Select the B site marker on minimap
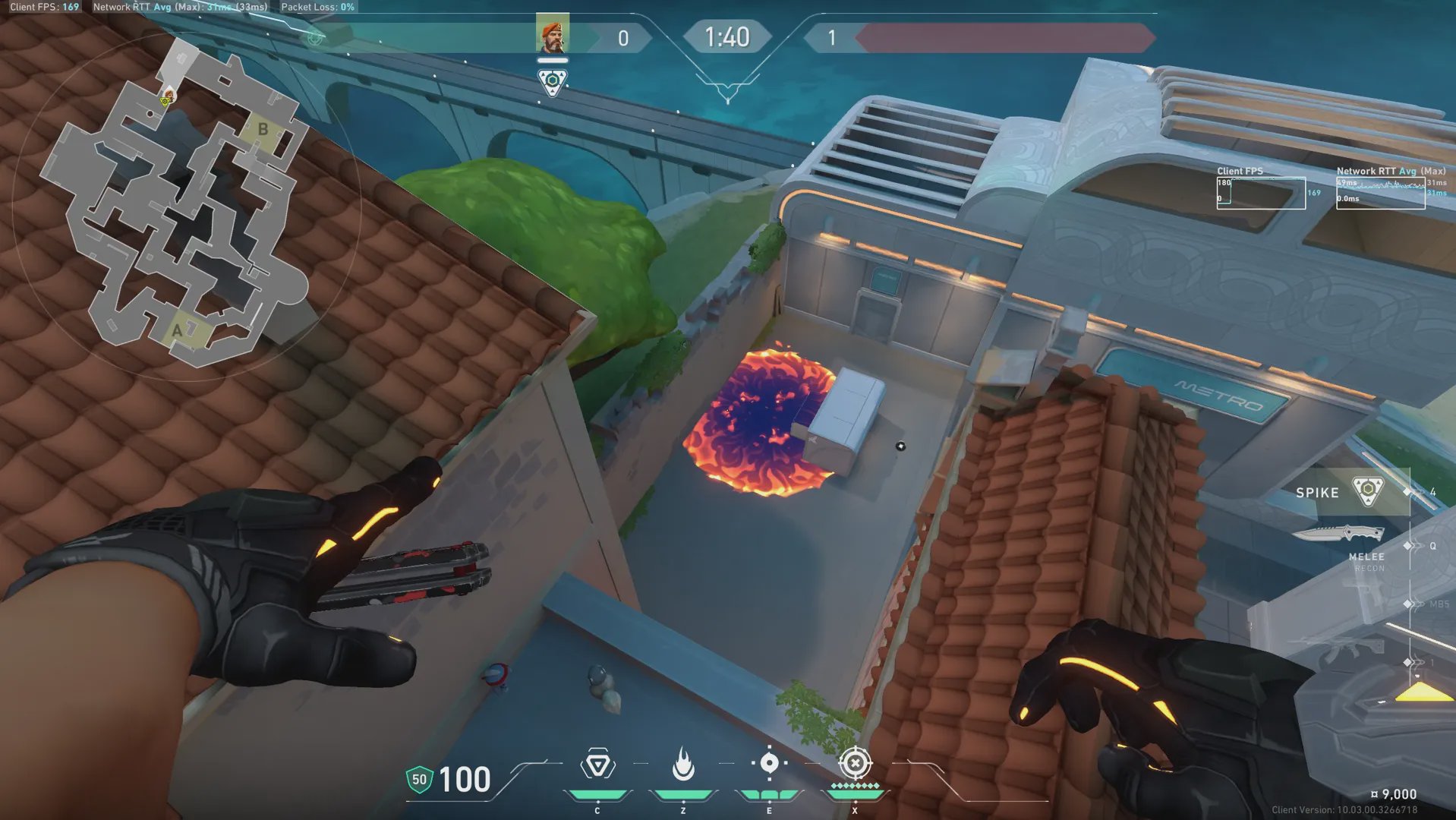1456x820 pixels. pyautogui.click(x=263, y=129)
